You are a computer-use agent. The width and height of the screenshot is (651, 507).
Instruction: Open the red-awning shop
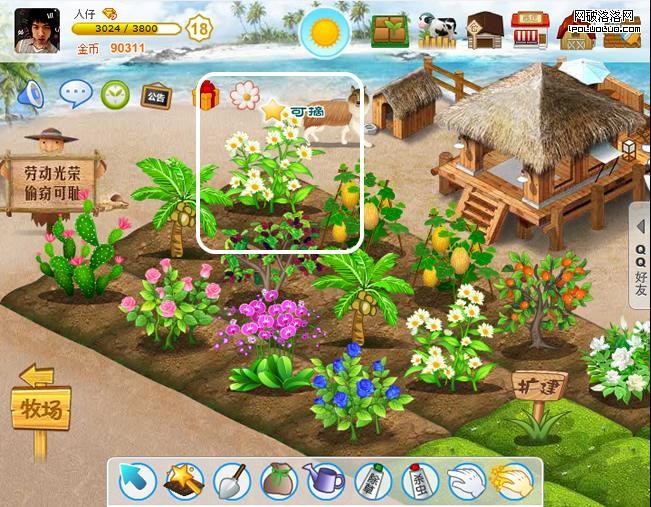click(530, 31)
